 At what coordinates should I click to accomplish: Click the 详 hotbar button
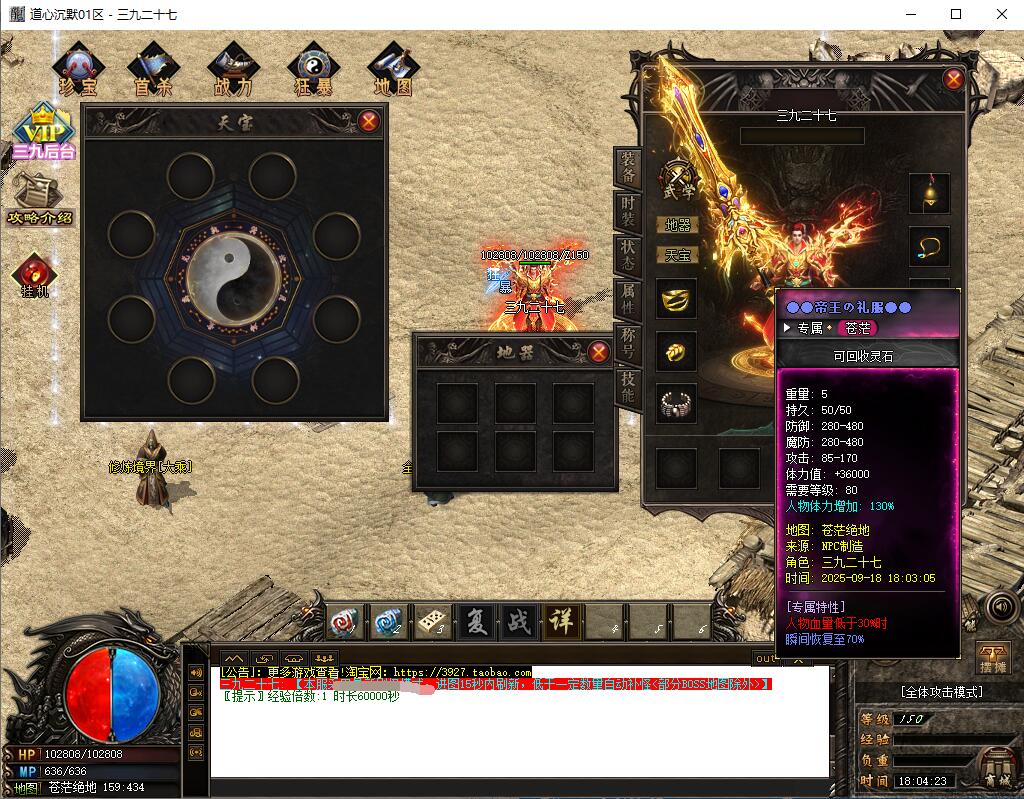pyautogui.click(x=560, y=622)
